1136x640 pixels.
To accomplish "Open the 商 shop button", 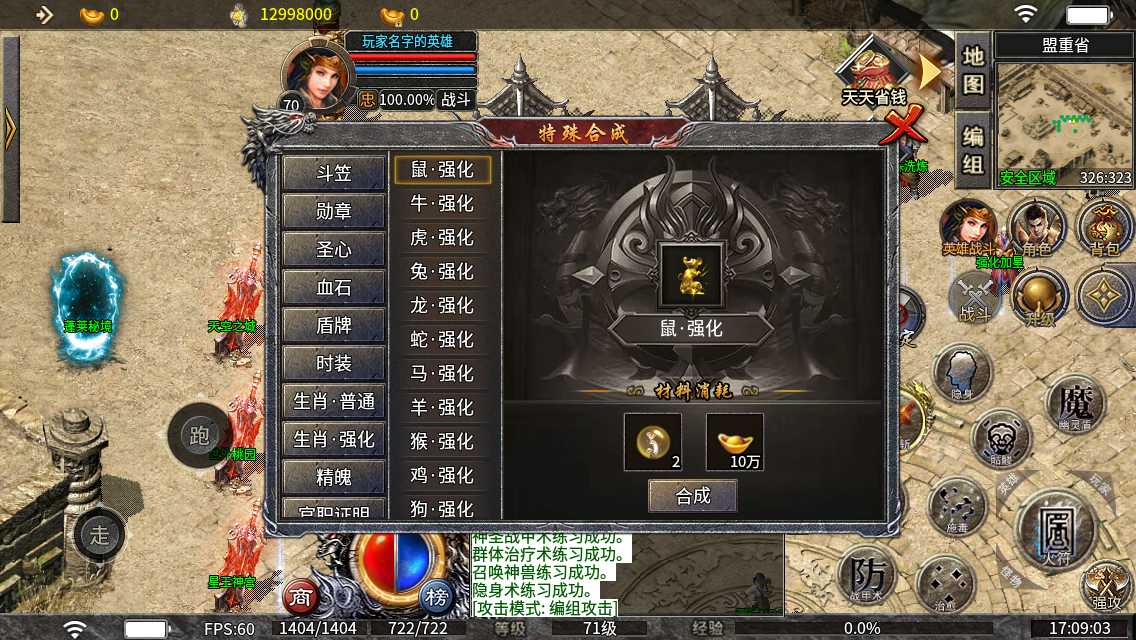I will point(300,597).
